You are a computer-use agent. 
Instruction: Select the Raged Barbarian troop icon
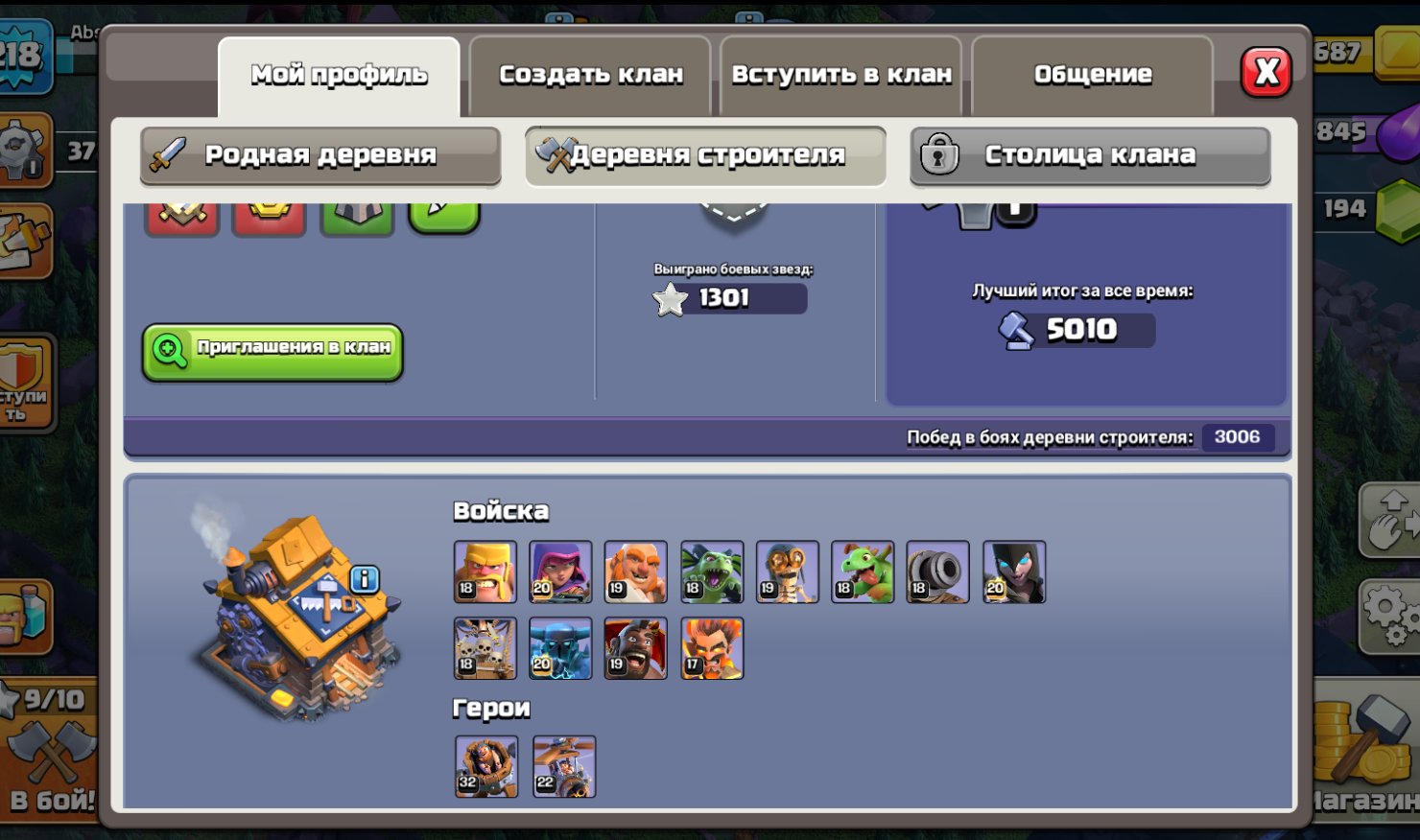[485, 572]
